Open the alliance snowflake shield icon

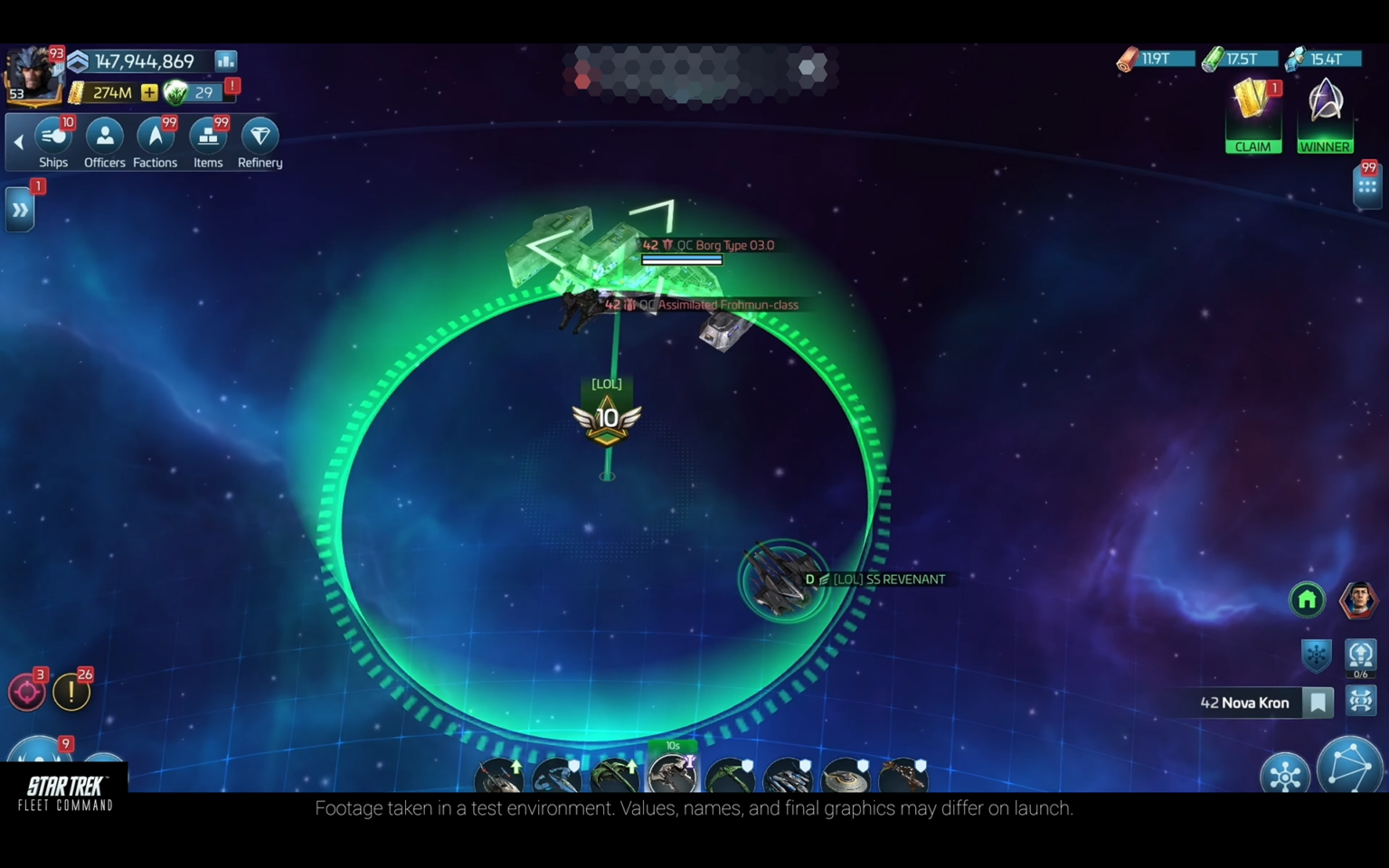pyautogui.click(x=1317, y=655)
